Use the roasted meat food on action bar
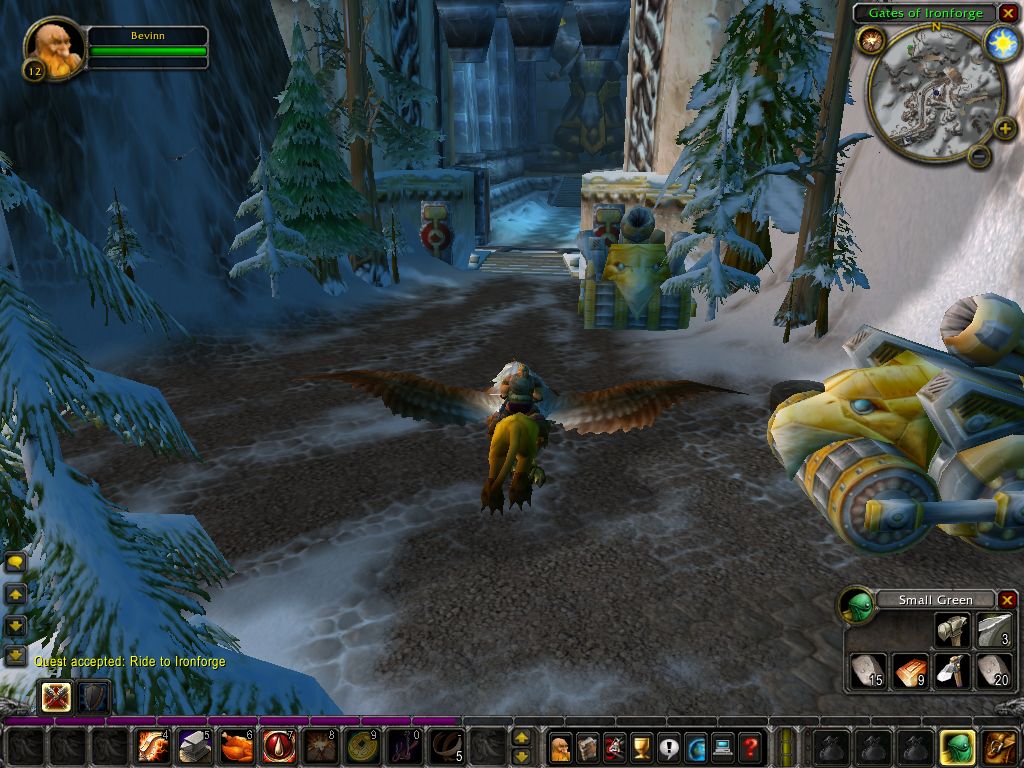Screen dimensions: 1024x768 (237, 746)
